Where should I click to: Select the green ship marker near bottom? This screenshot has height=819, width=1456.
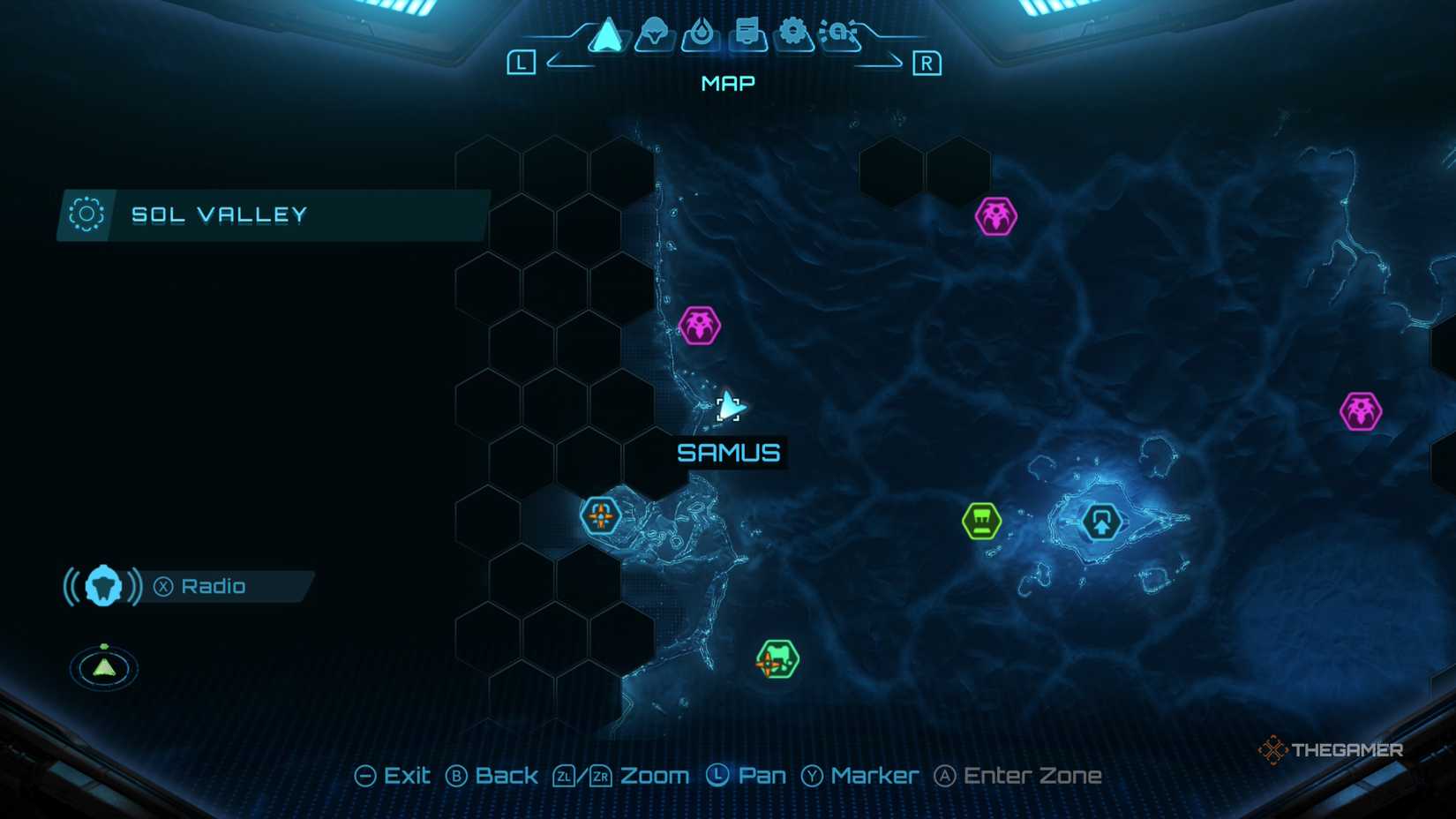pos(777,657)
